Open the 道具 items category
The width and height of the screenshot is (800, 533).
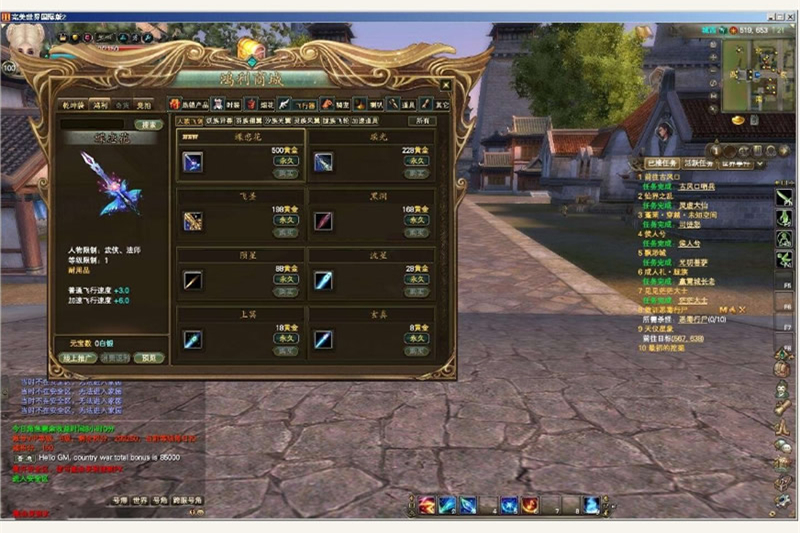tap(403, 104)
